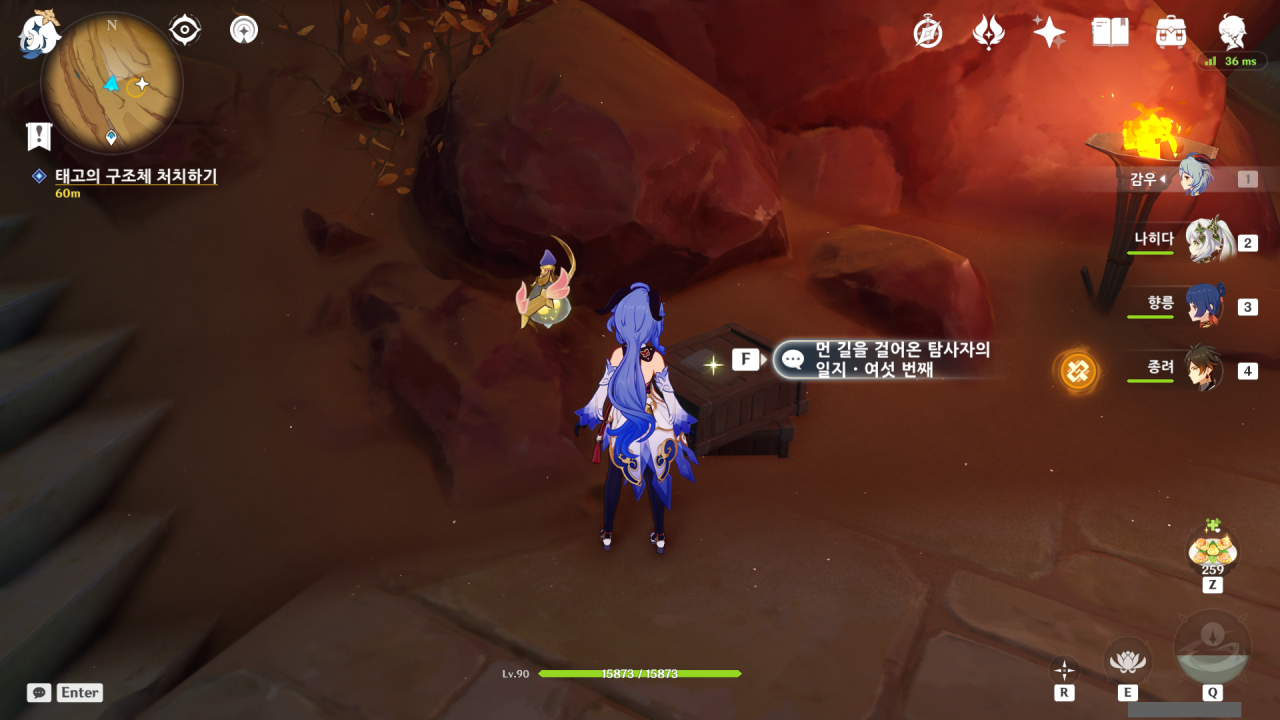Open the backpack inventory
The width and height of the screenshot is (1280, 720).
(x=1170, y=32)
